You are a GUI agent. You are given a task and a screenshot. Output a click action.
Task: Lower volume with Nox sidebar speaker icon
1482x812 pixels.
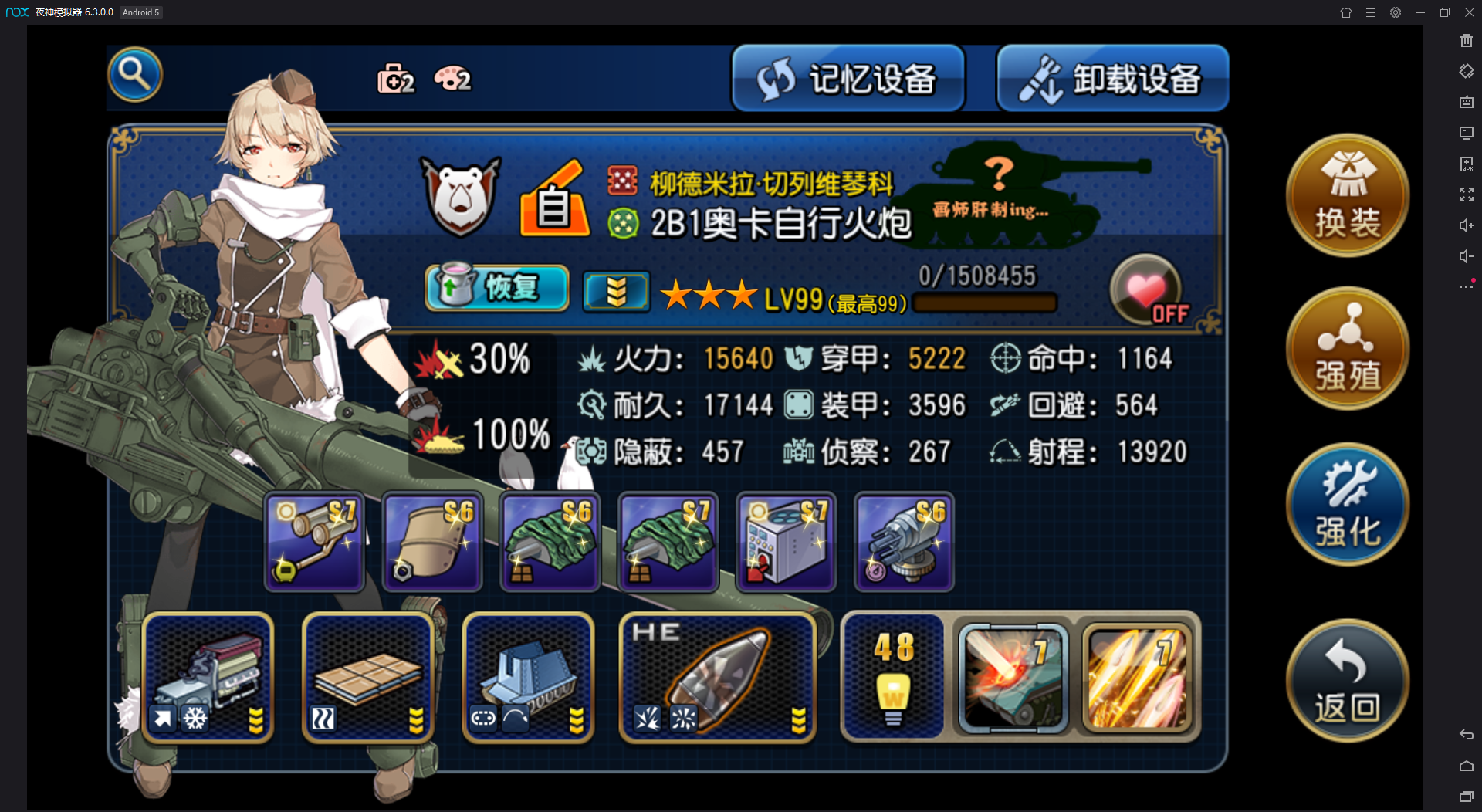pos(1466,255)
